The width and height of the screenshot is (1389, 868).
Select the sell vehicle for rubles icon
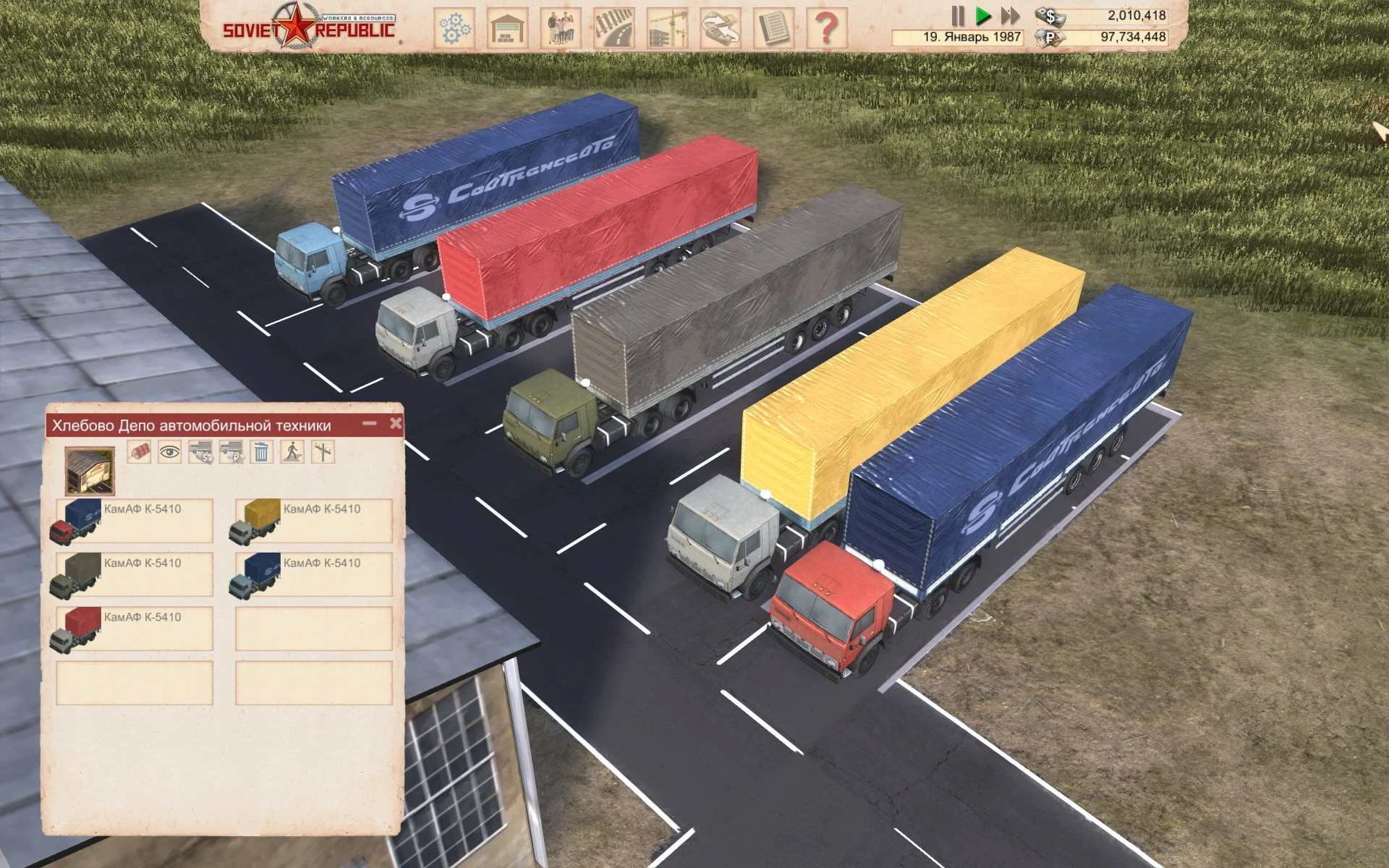(231, 452)
